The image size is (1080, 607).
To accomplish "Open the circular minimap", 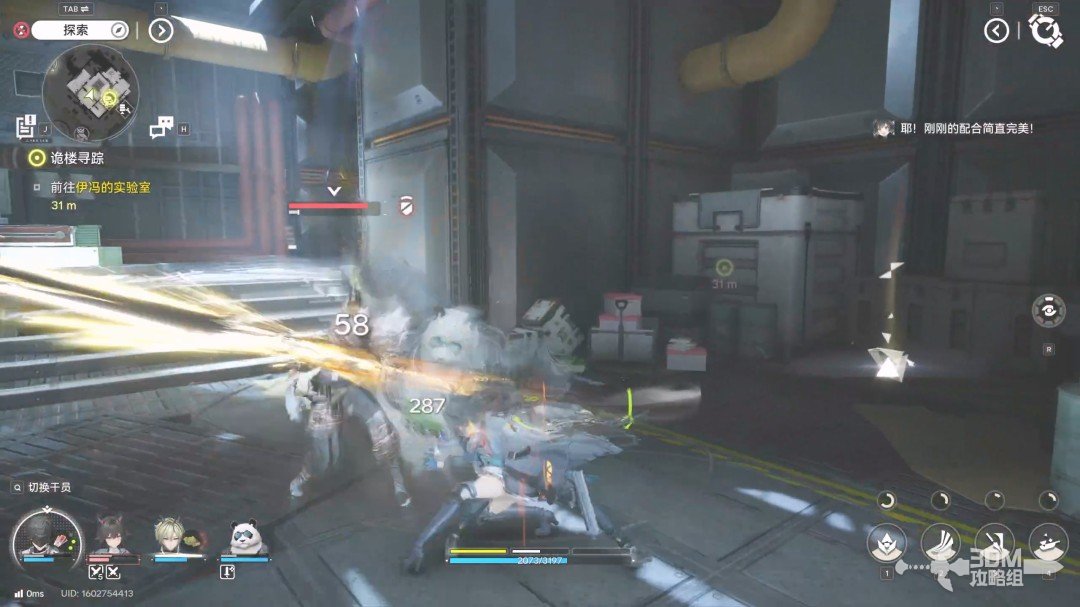I will [89, 97].
